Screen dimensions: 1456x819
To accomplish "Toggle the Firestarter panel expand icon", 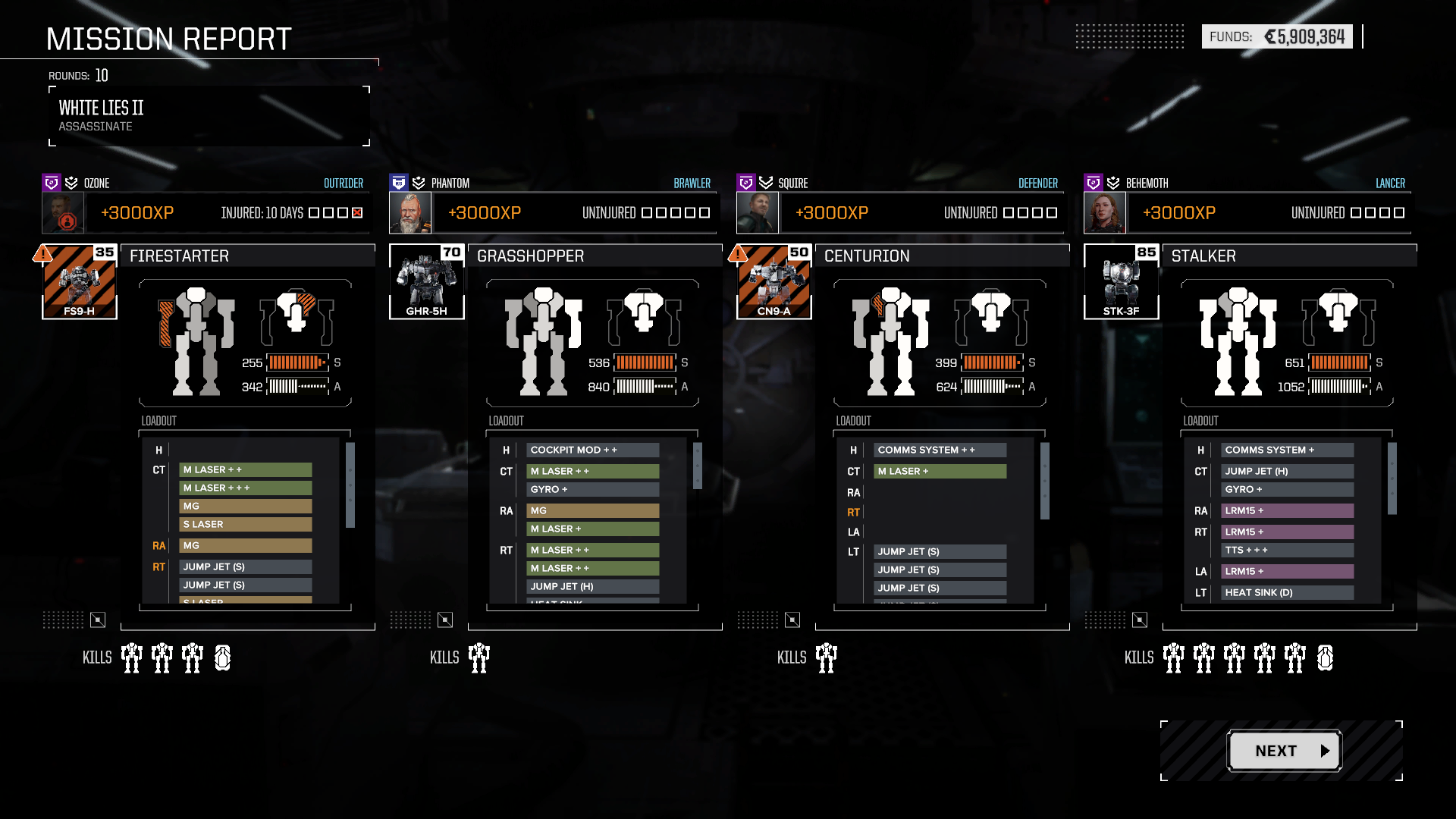I will tap(98, 620).
